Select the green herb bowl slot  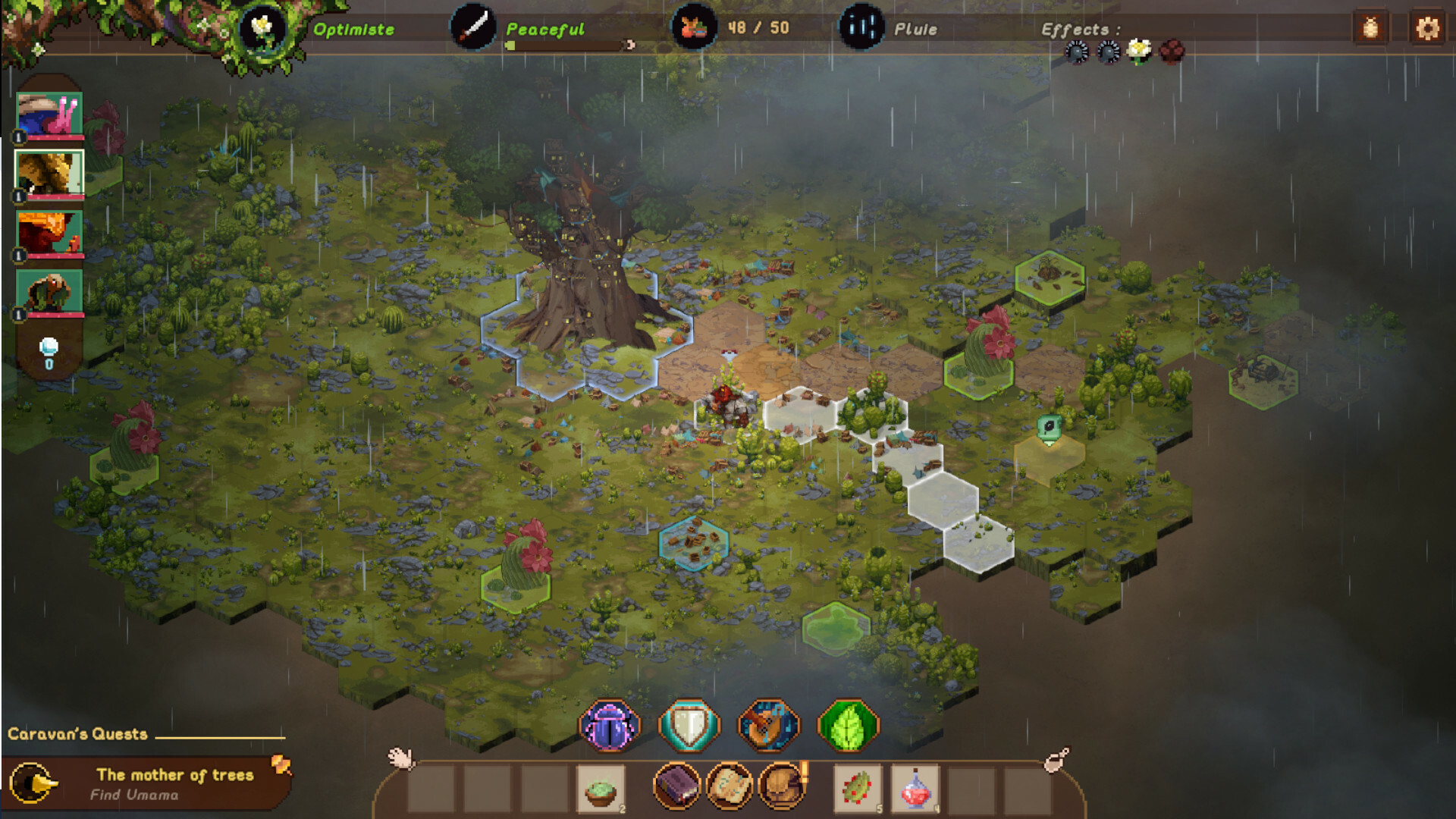(x=601, y=789)
